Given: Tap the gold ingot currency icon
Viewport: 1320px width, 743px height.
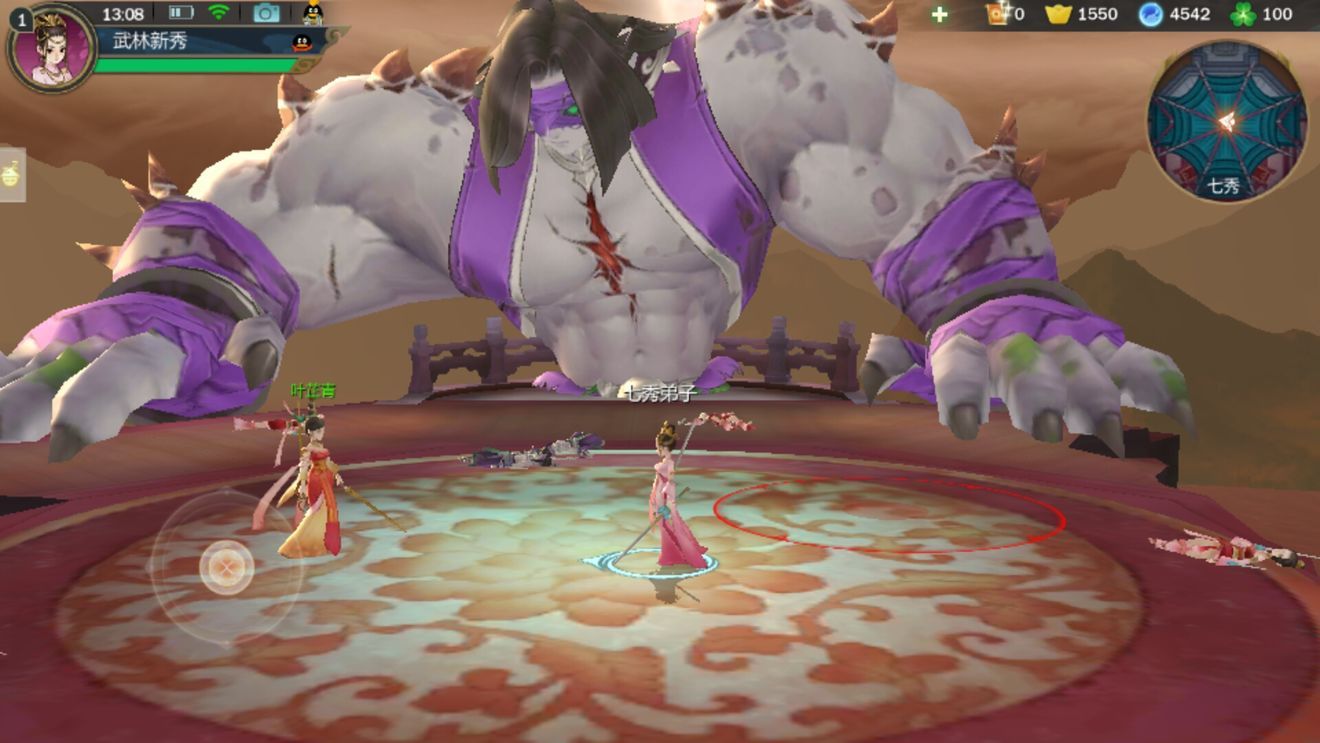Looking at the screenshot, I should click(1058, 14).
